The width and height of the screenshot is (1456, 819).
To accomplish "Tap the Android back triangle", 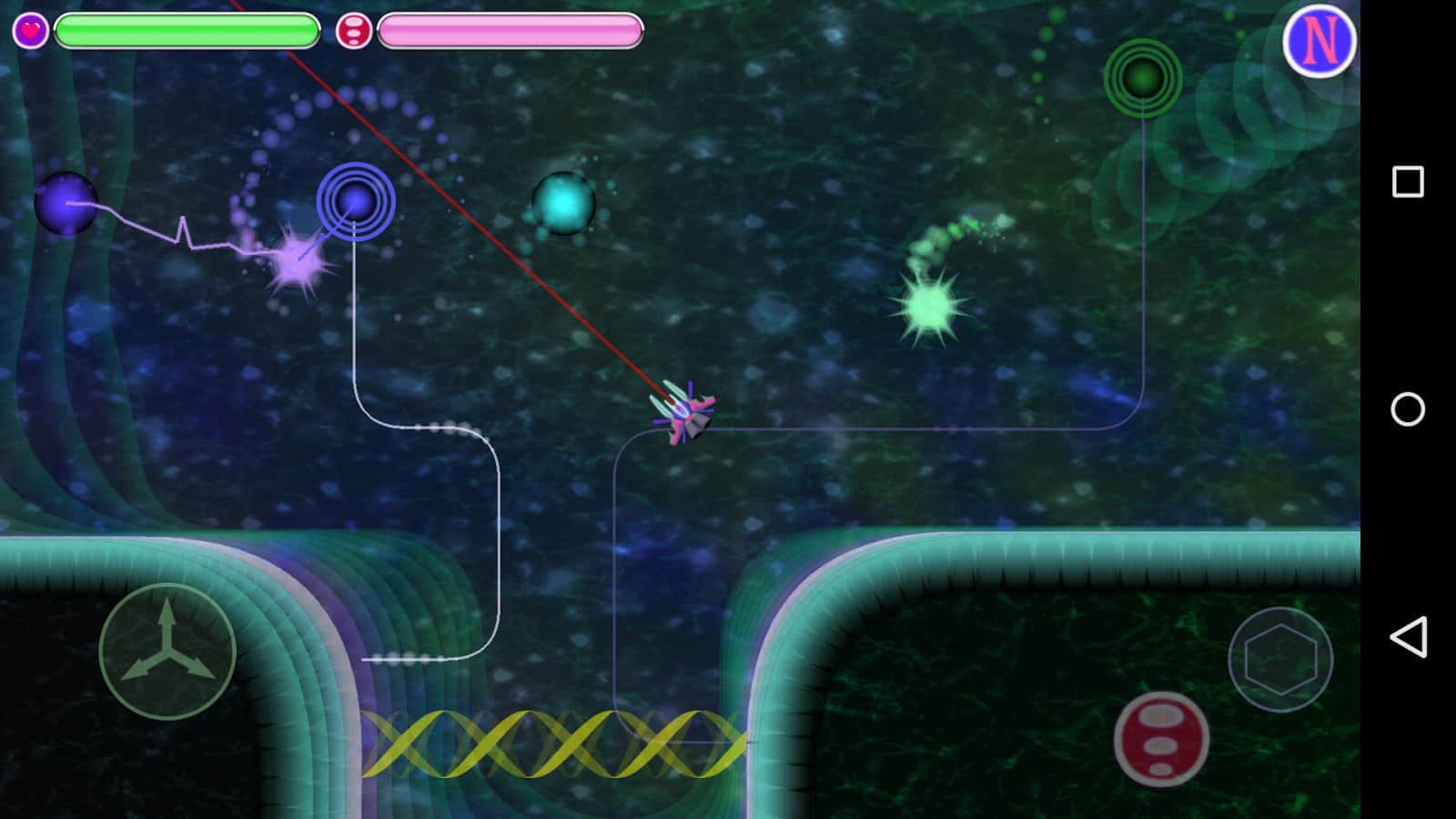I will 1407,637.
